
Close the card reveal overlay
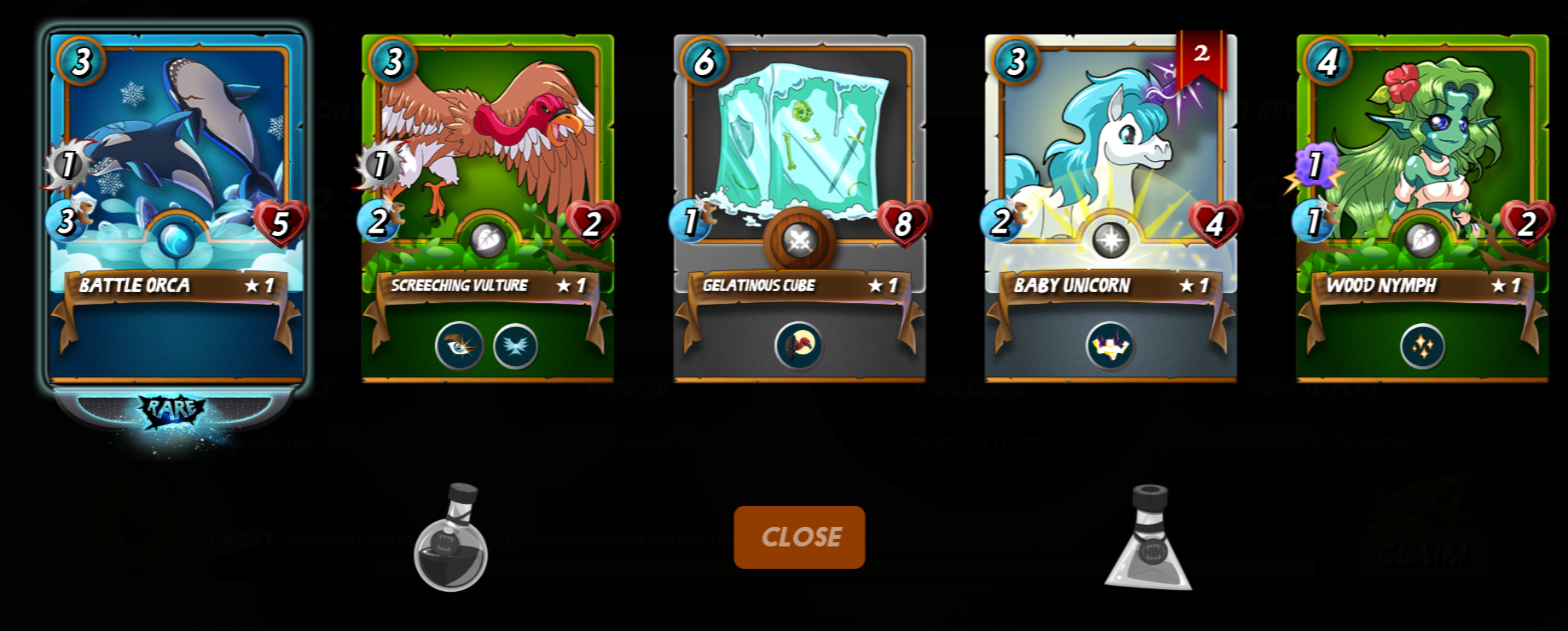(x=799, y=537)
